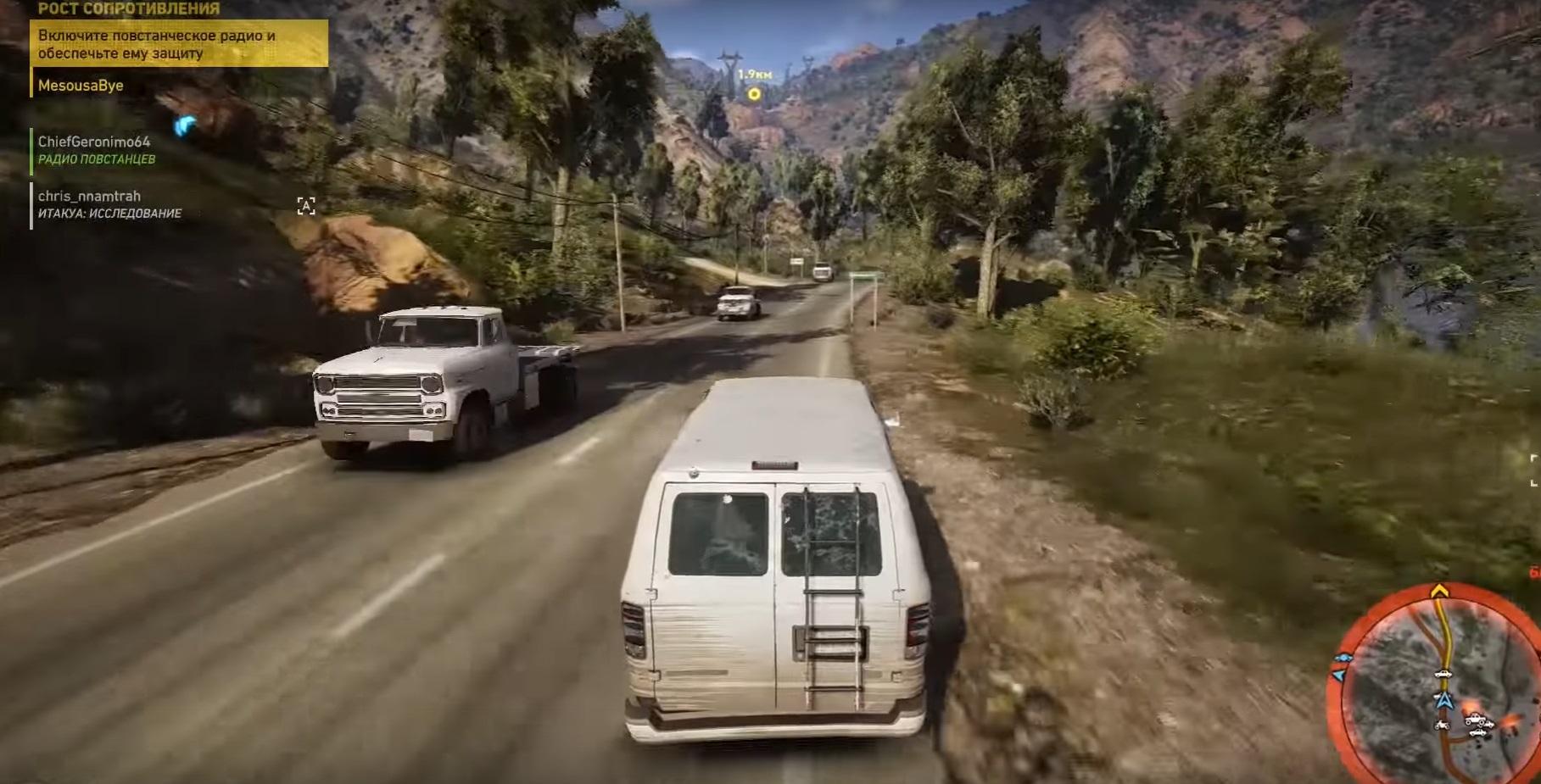This screenshot has width=1541, height=784.
Task: Select squad member MesousaBye
Action: click(x=81, y=86)
